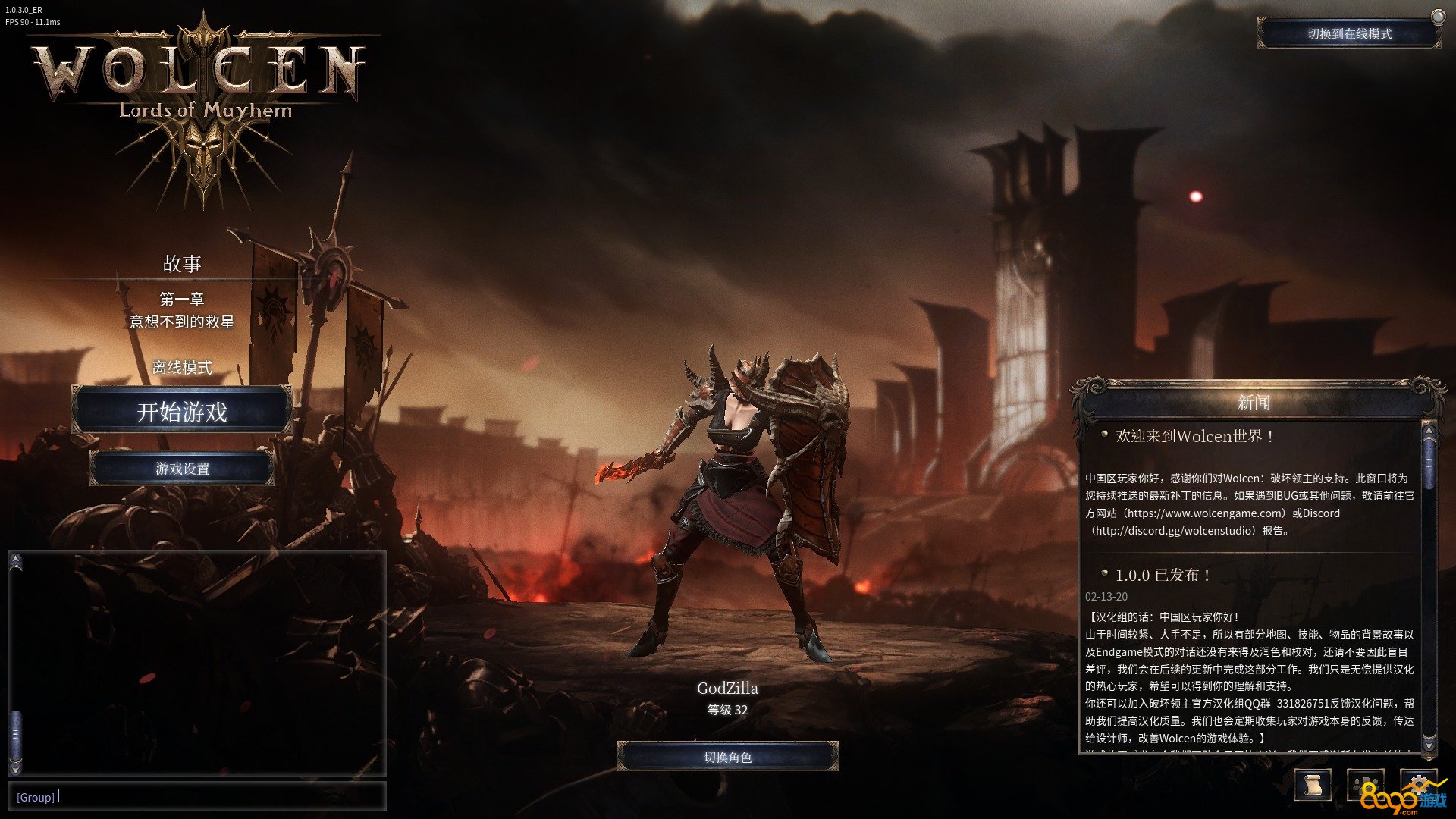Select the 欢迎来到Wolcen世界 news headline
Screen dimensions: 1456x819
1194,436
